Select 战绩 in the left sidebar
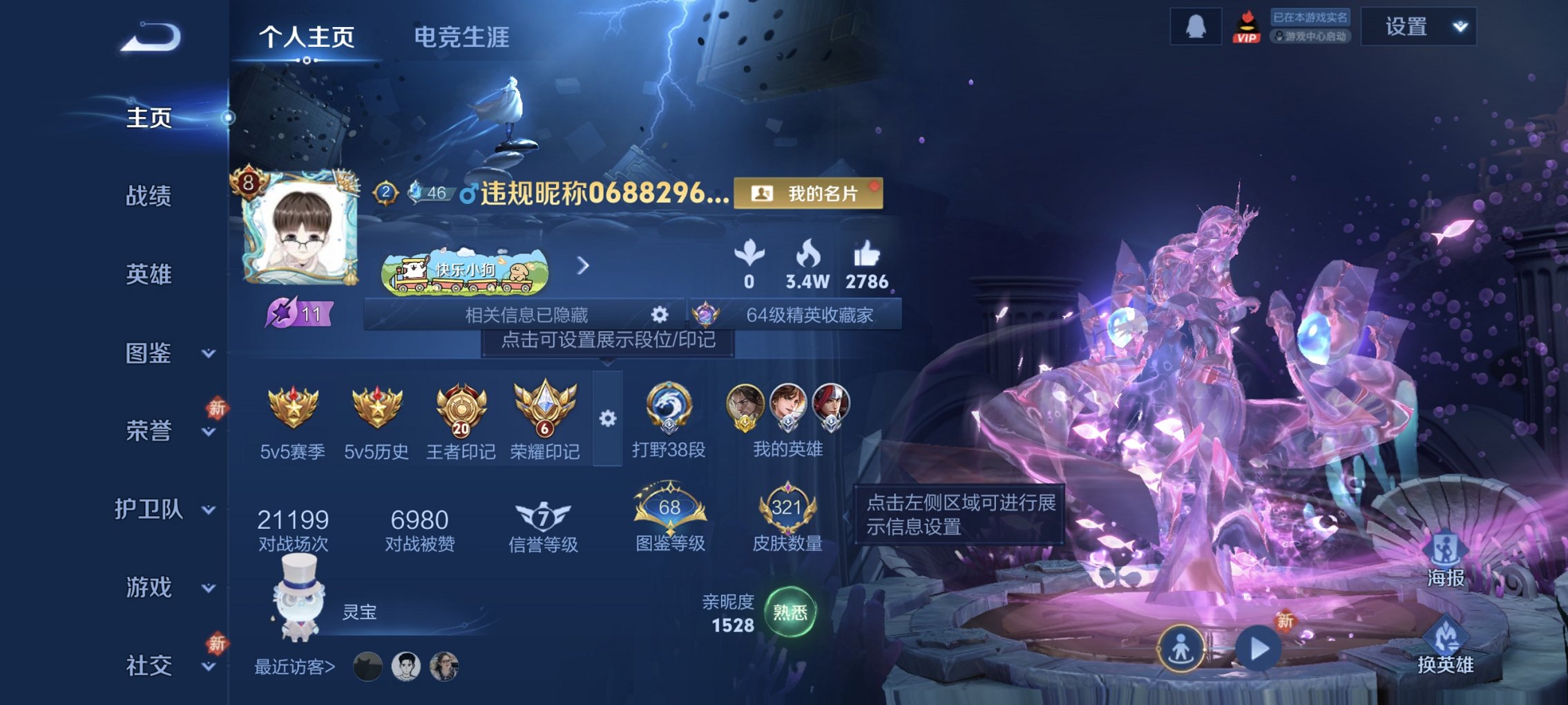The image size is (1568, 705). [x=150, y=195]
